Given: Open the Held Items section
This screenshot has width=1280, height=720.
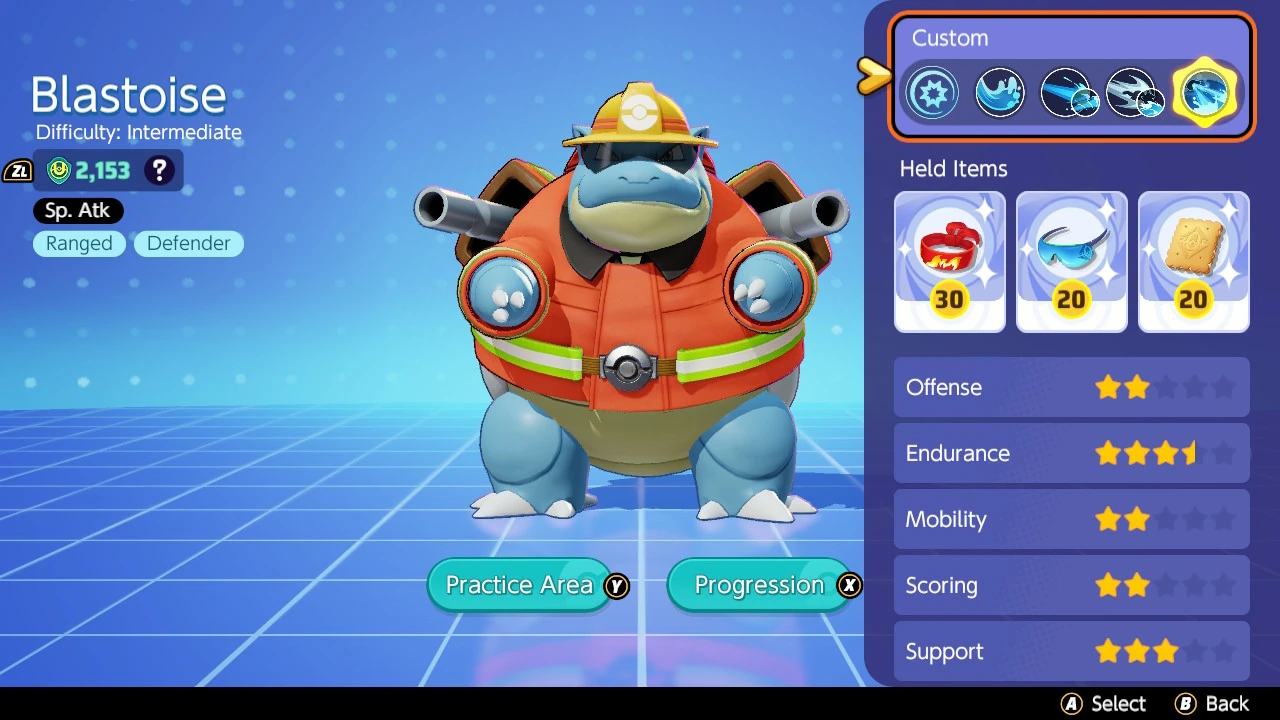Looking at the screenshot, I should coord(953,169).
